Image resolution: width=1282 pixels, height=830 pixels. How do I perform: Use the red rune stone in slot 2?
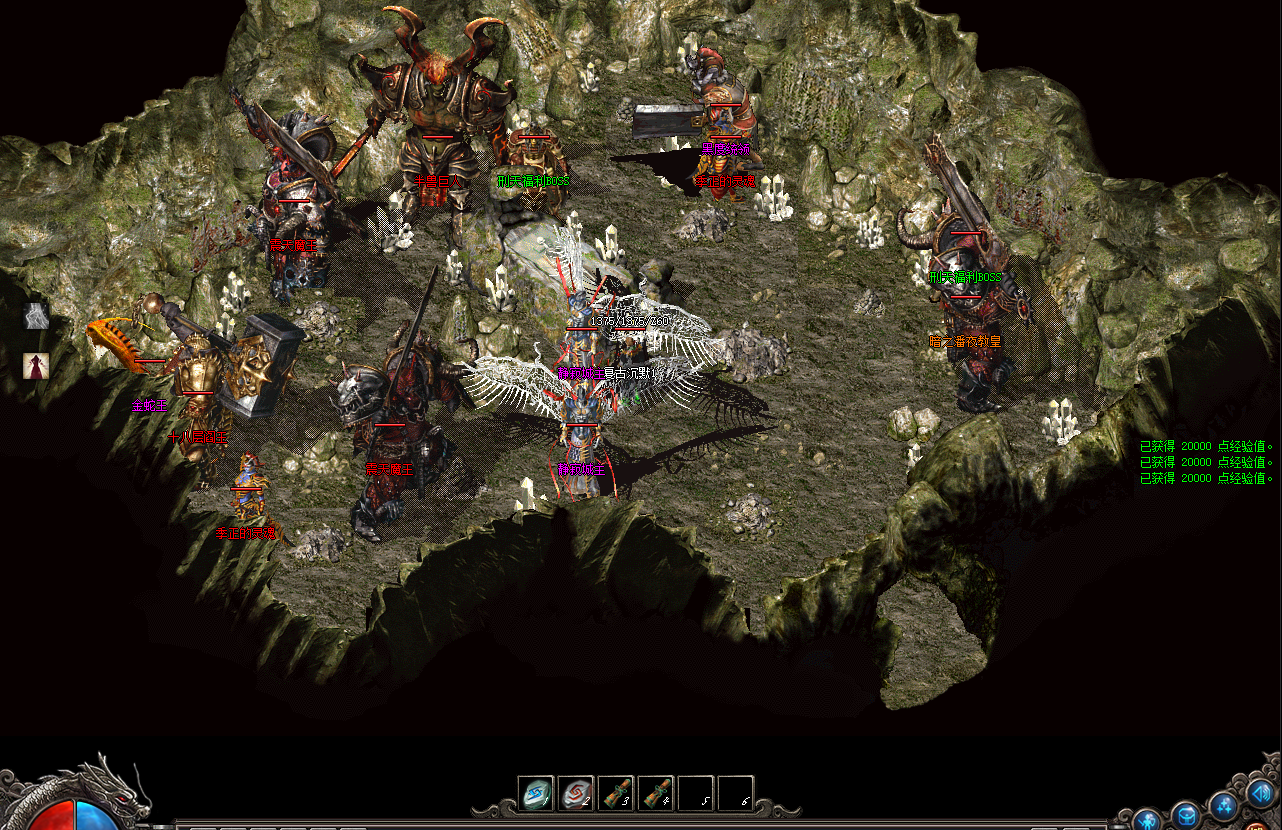[x=576, y=794]
